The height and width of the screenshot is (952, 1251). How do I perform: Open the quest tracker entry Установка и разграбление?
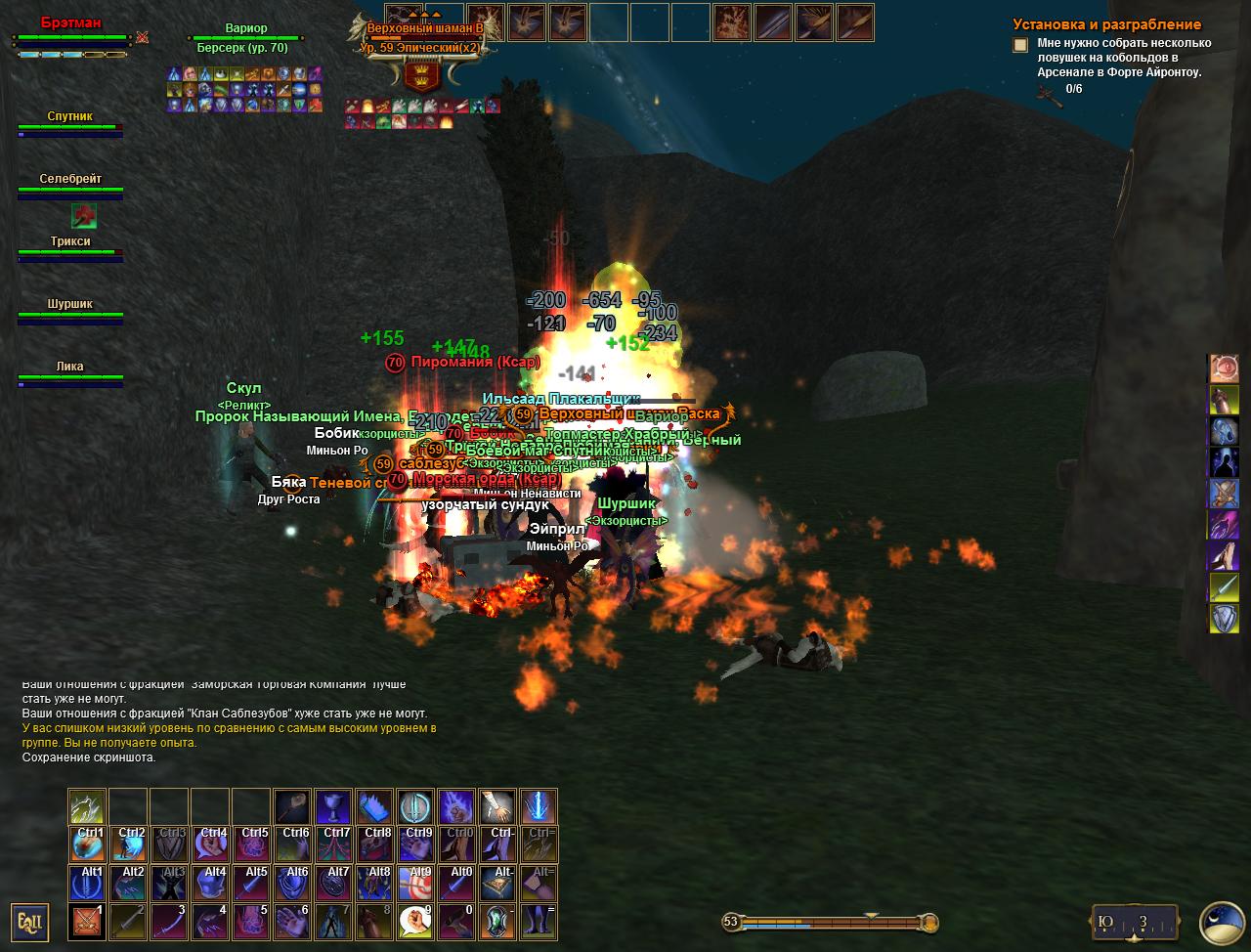tap(1106, 24)
